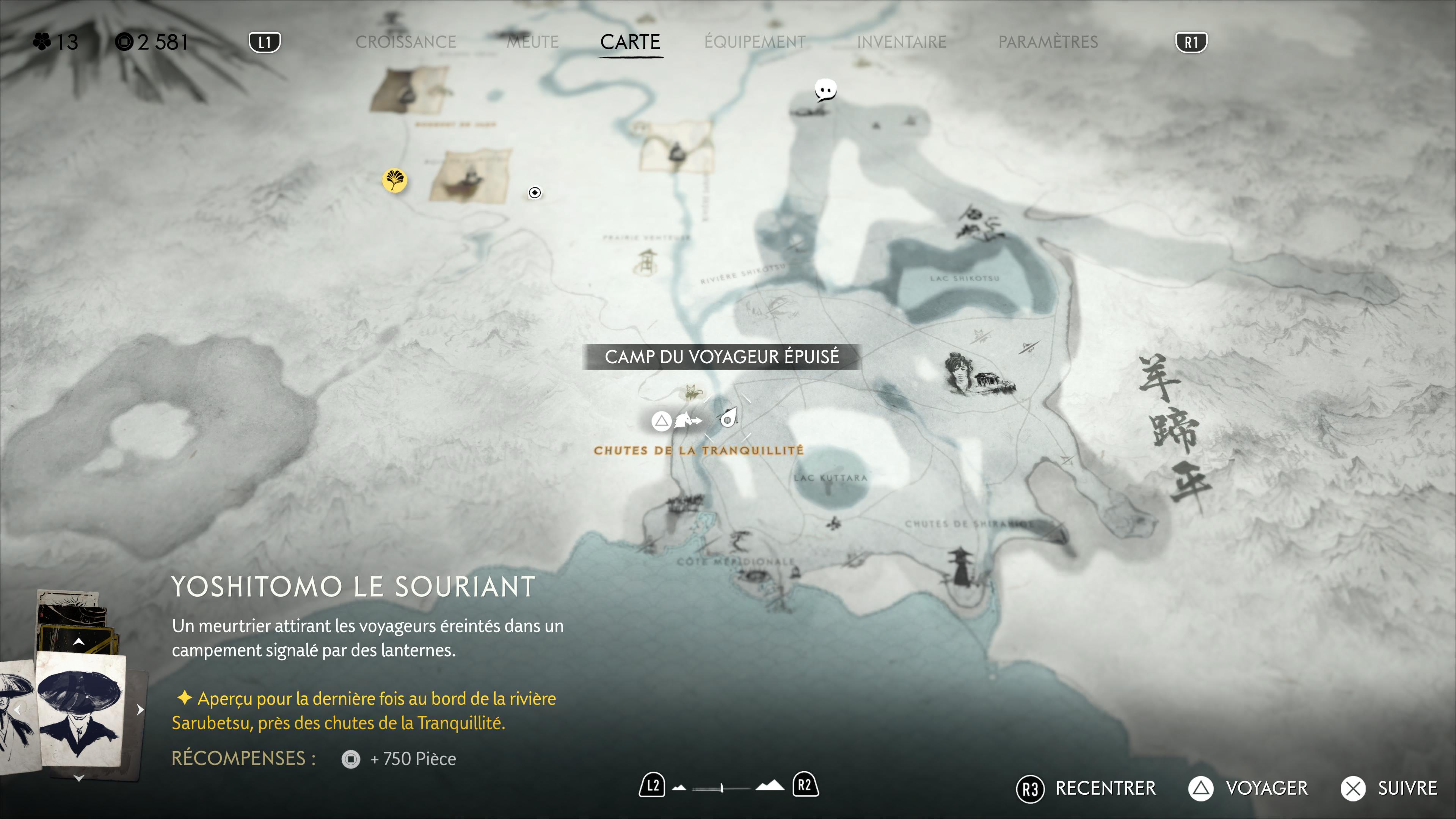Adjust the map zoom slider
1456x819 pixels.
pyautogui.click(x=722, y=788)
